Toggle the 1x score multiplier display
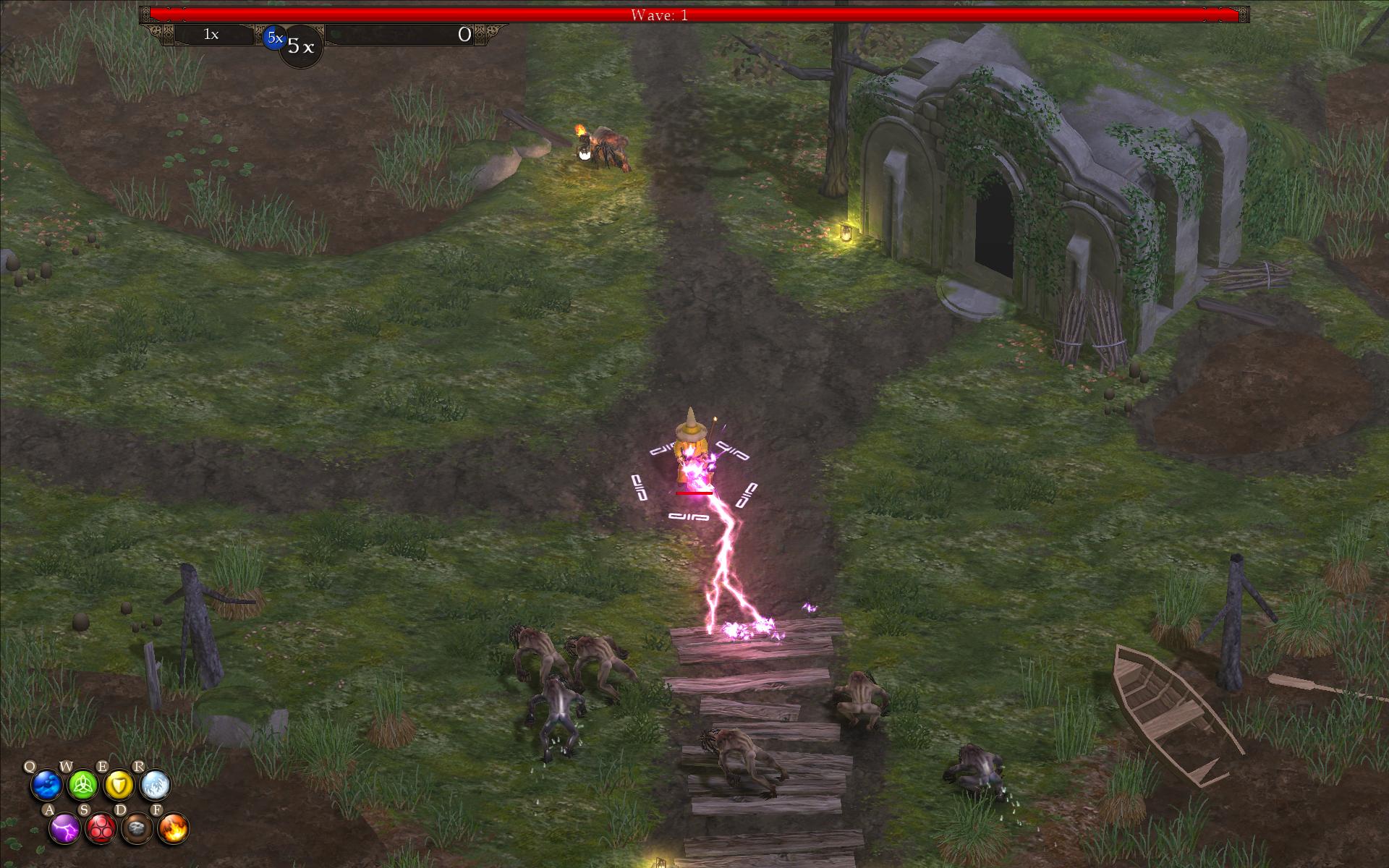 (211, 34)
